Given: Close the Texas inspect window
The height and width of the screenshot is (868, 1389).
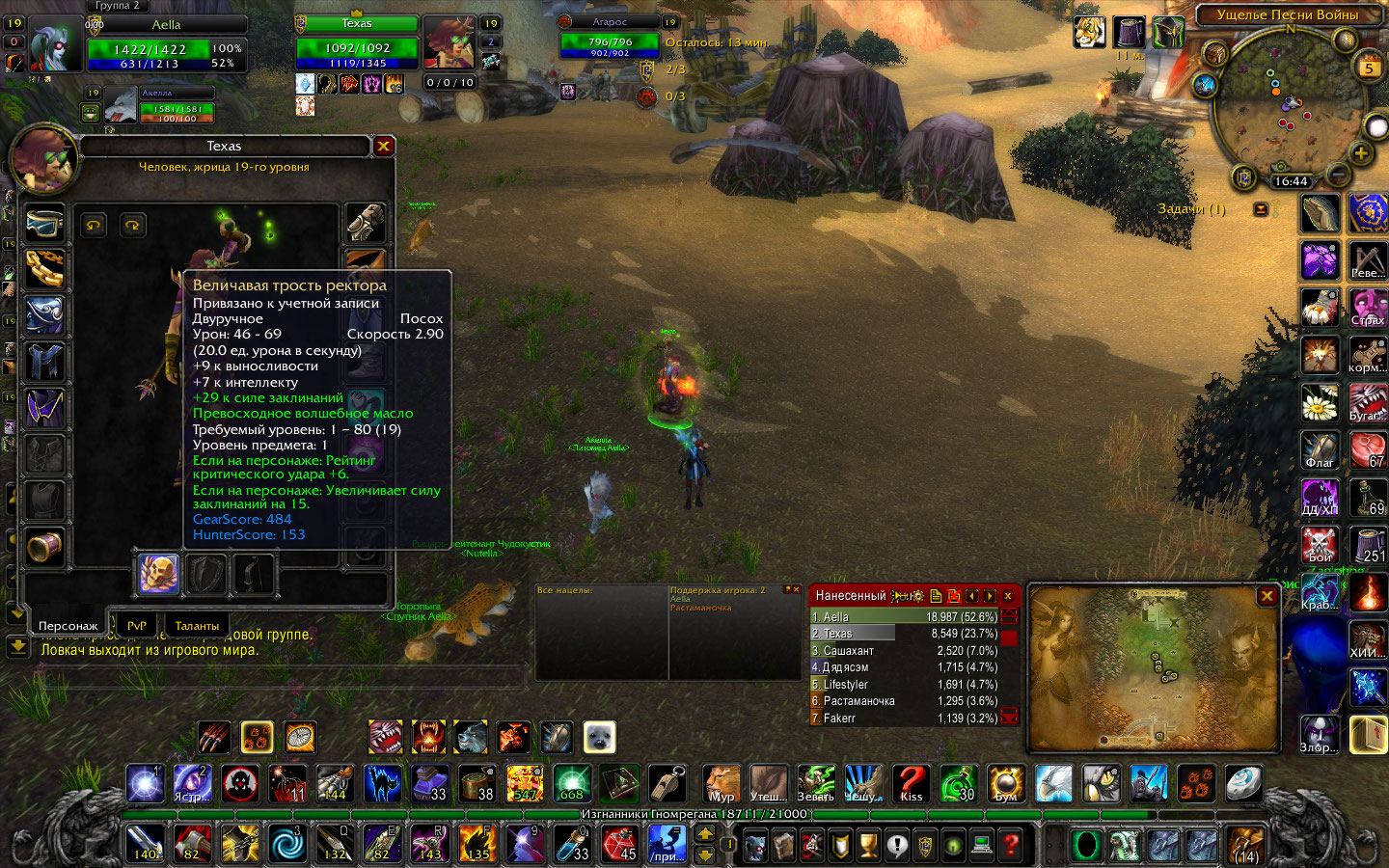Looking at the screenshot, I should pos(384,147).
